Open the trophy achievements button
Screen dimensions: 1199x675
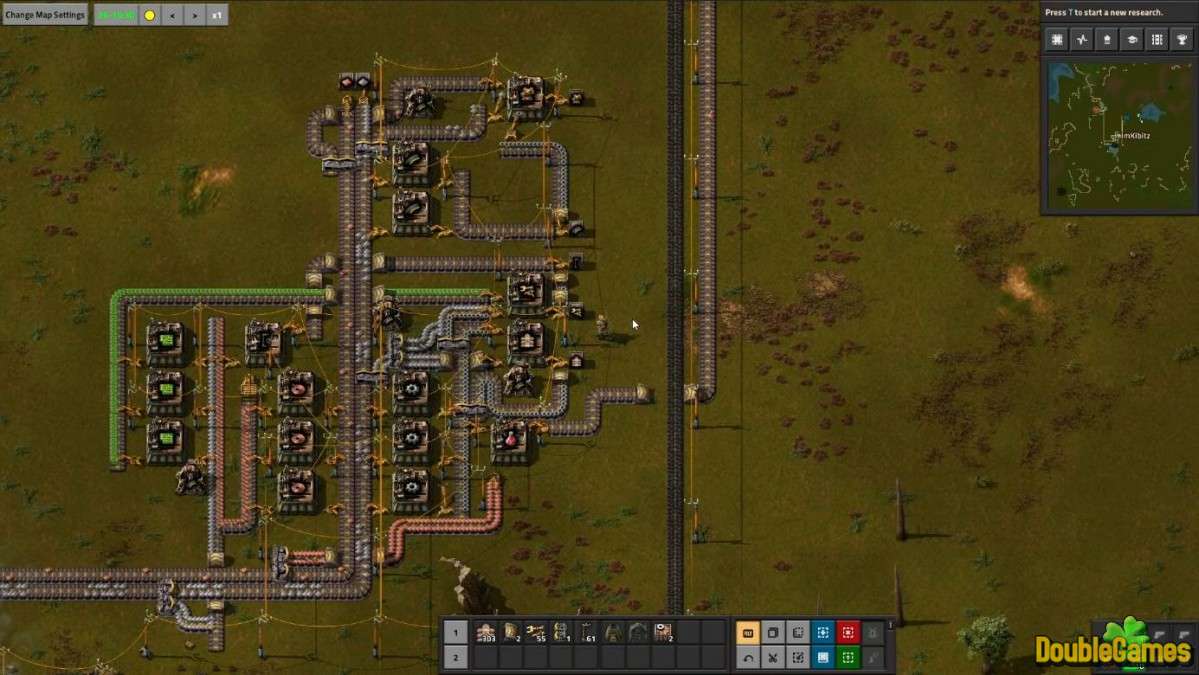click(1182, 40)
